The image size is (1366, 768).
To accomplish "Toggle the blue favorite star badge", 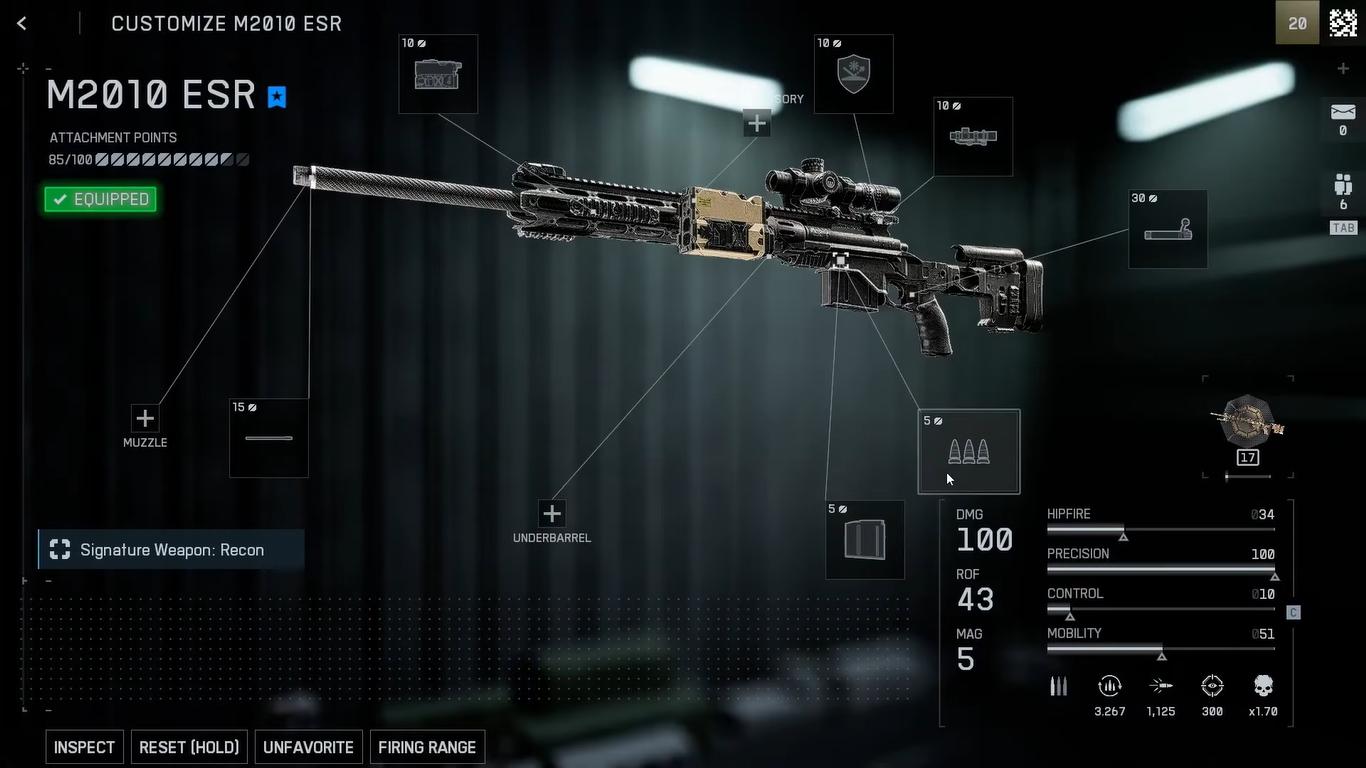I will click(277, 96).
